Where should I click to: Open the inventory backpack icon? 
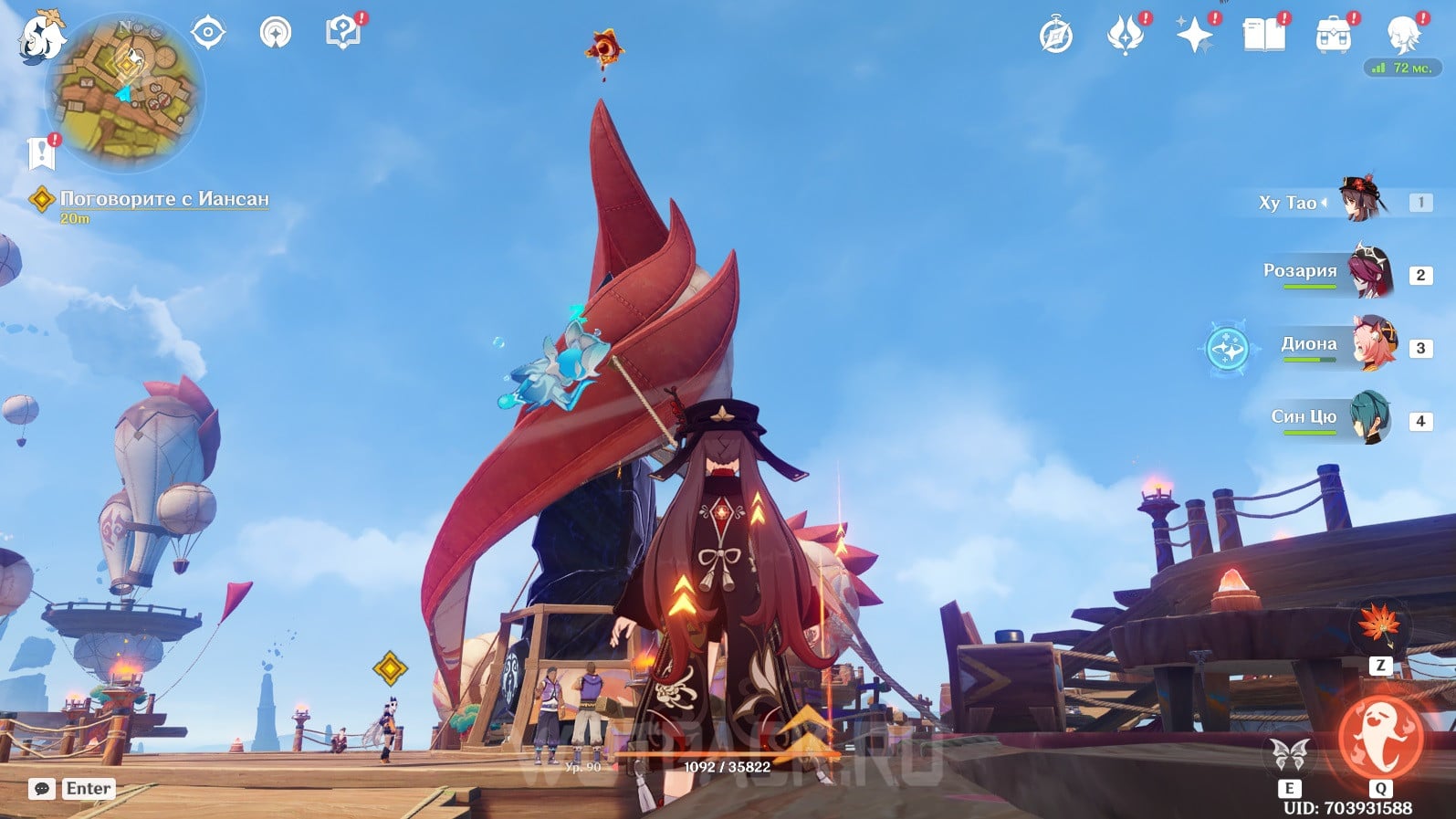(x=1334, y=37)
